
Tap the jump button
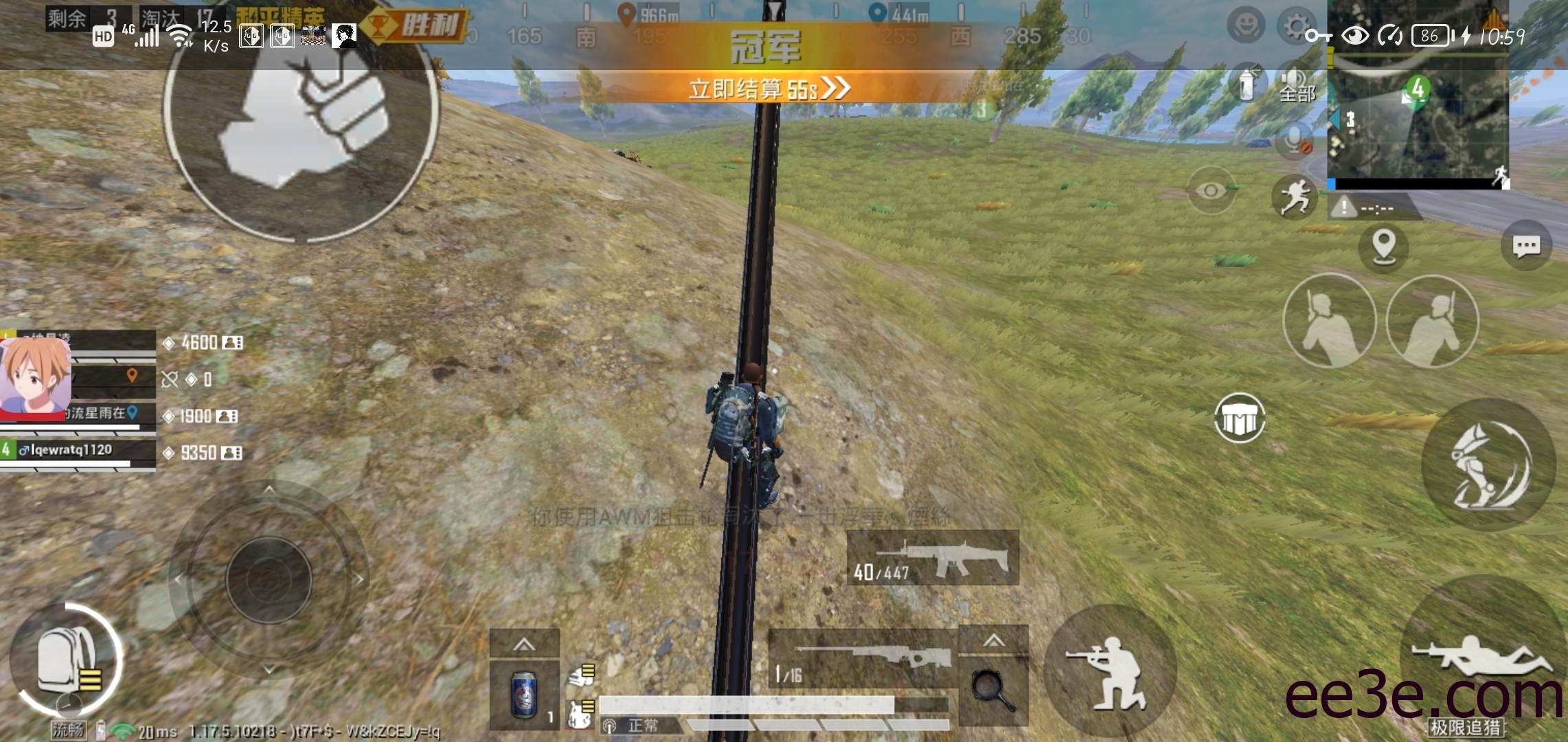coord(1488,465)
